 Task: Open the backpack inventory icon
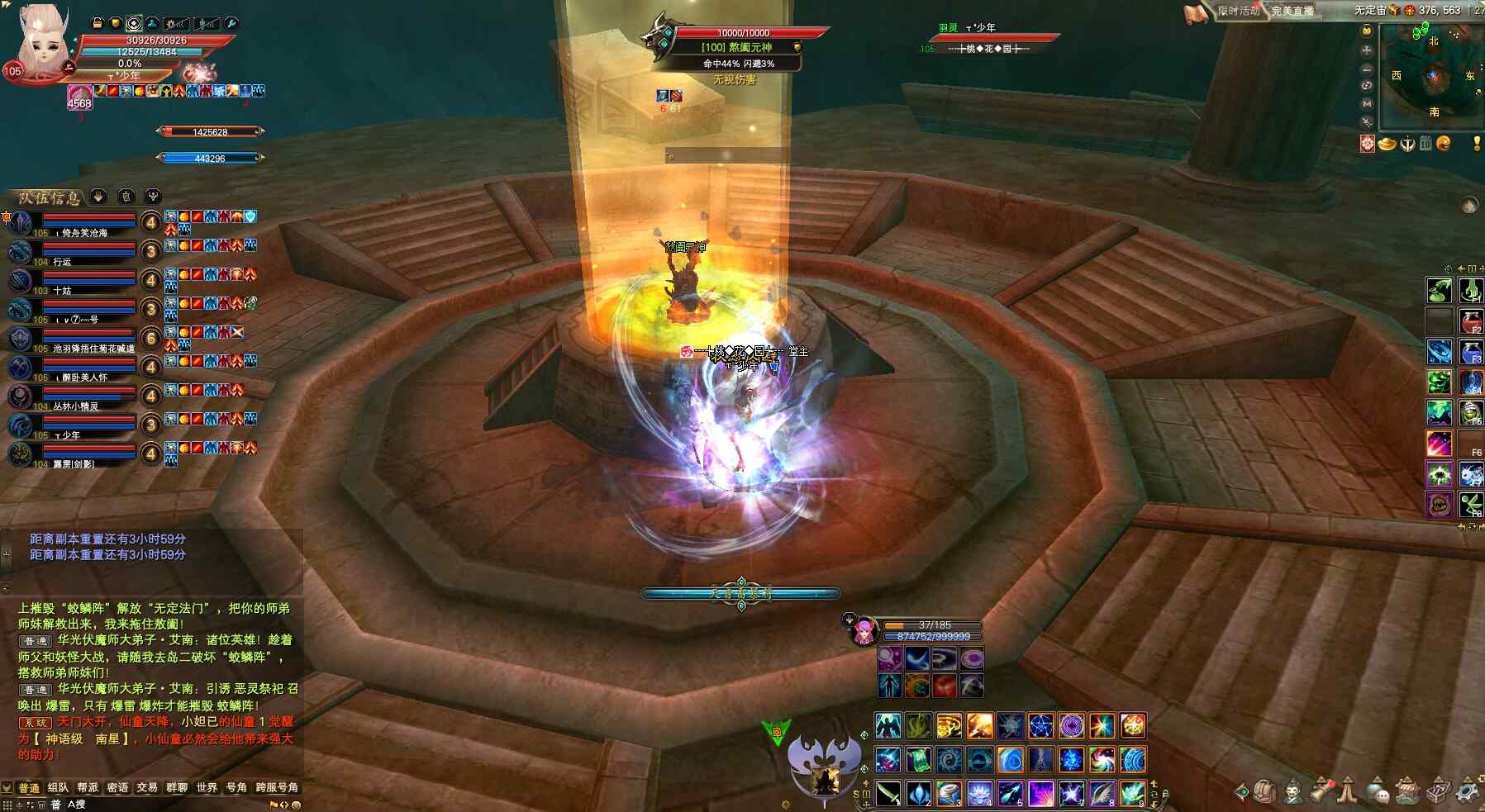1264,791
